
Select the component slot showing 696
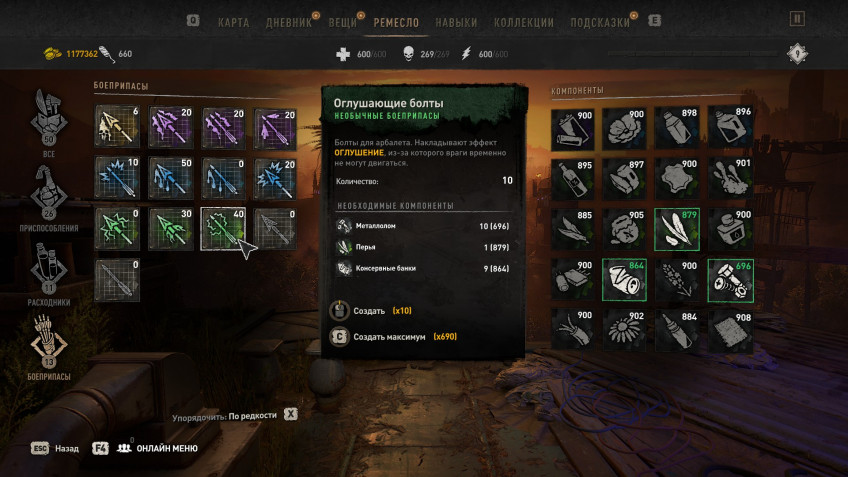coord(731,280)
